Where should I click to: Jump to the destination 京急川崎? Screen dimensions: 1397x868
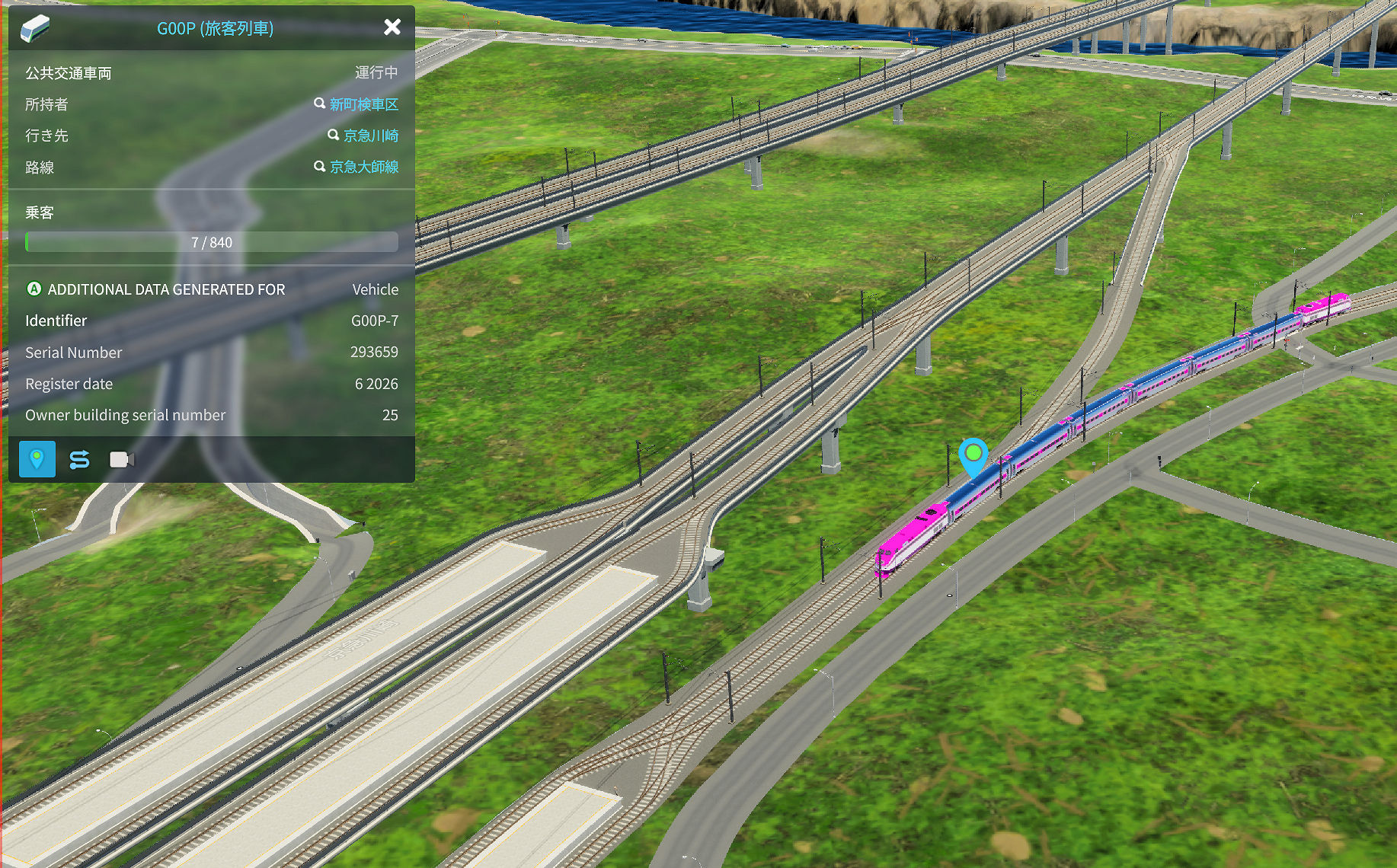[370, 136]
